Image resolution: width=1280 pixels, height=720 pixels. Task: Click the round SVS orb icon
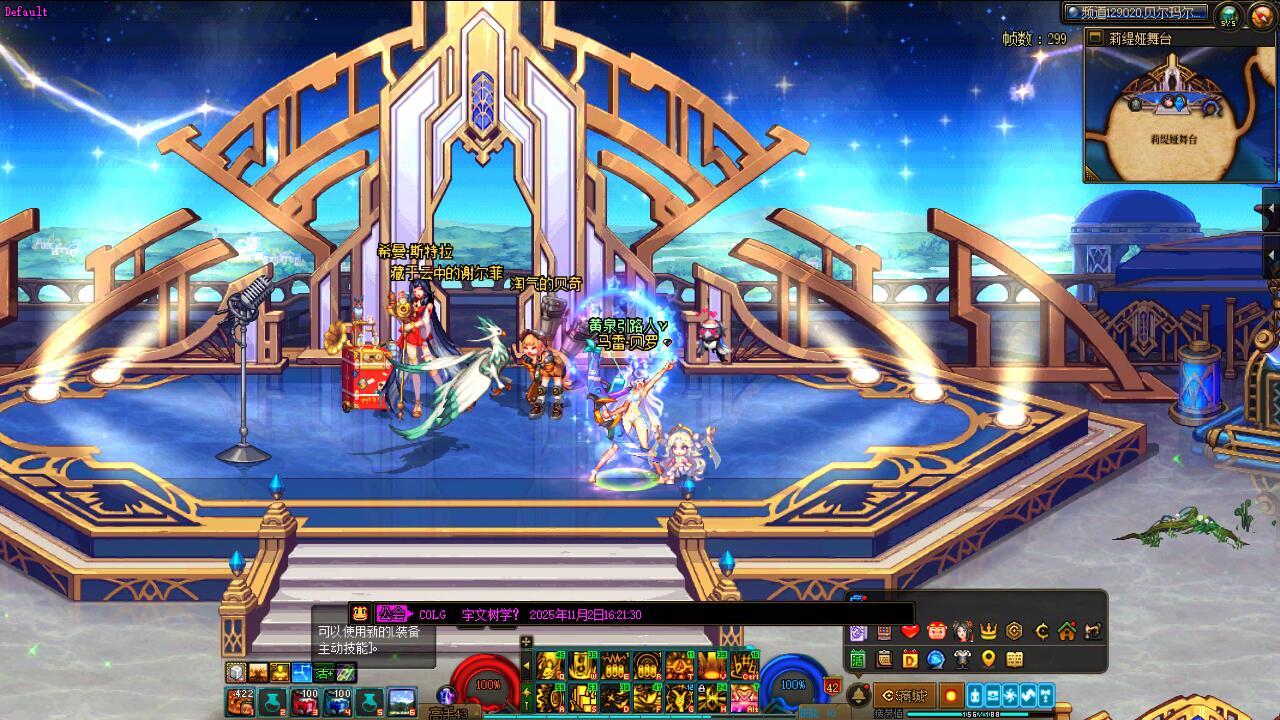(1228, 15)
